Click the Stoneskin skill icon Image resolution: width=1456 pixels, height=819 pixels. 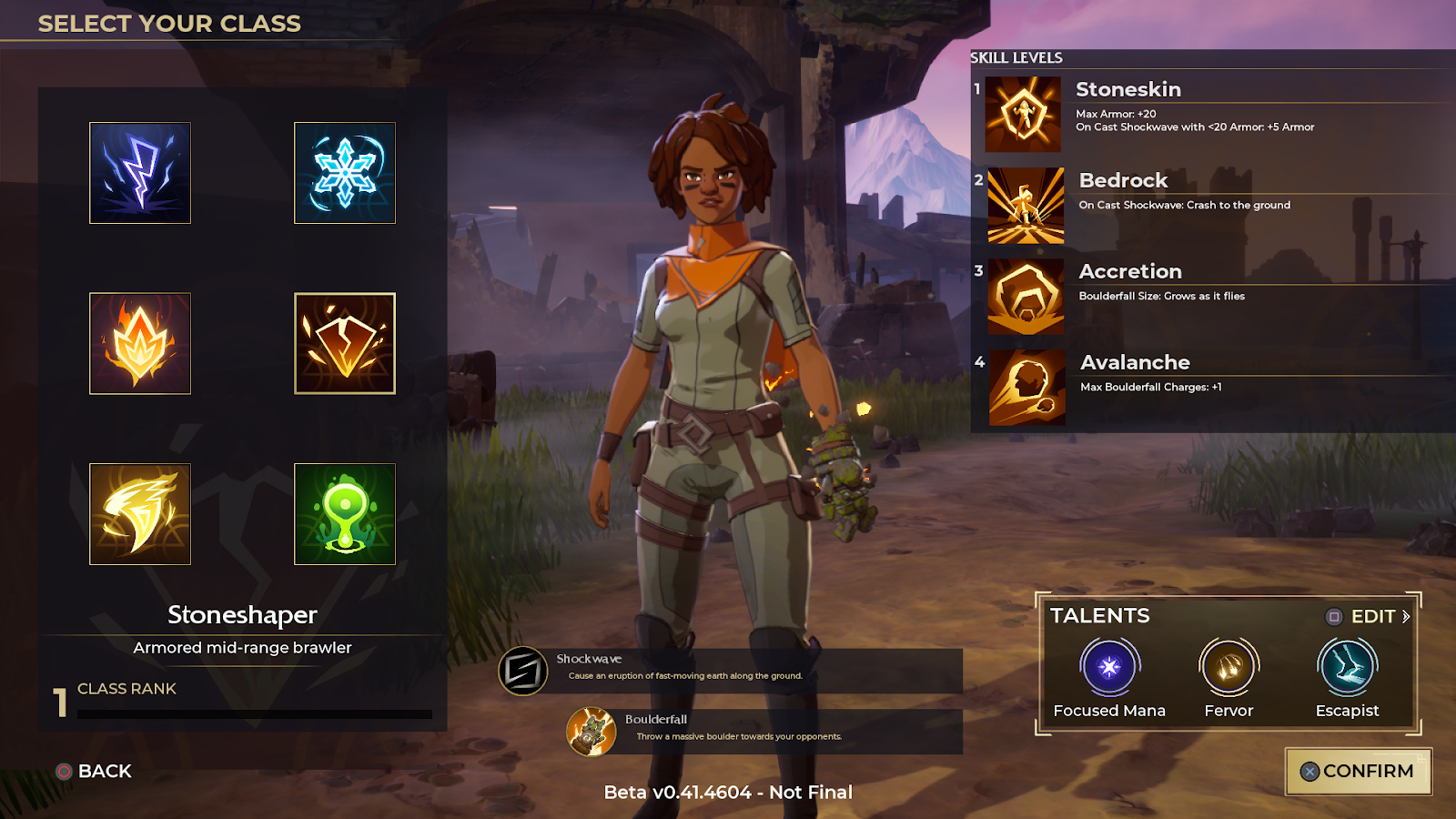1025,116
